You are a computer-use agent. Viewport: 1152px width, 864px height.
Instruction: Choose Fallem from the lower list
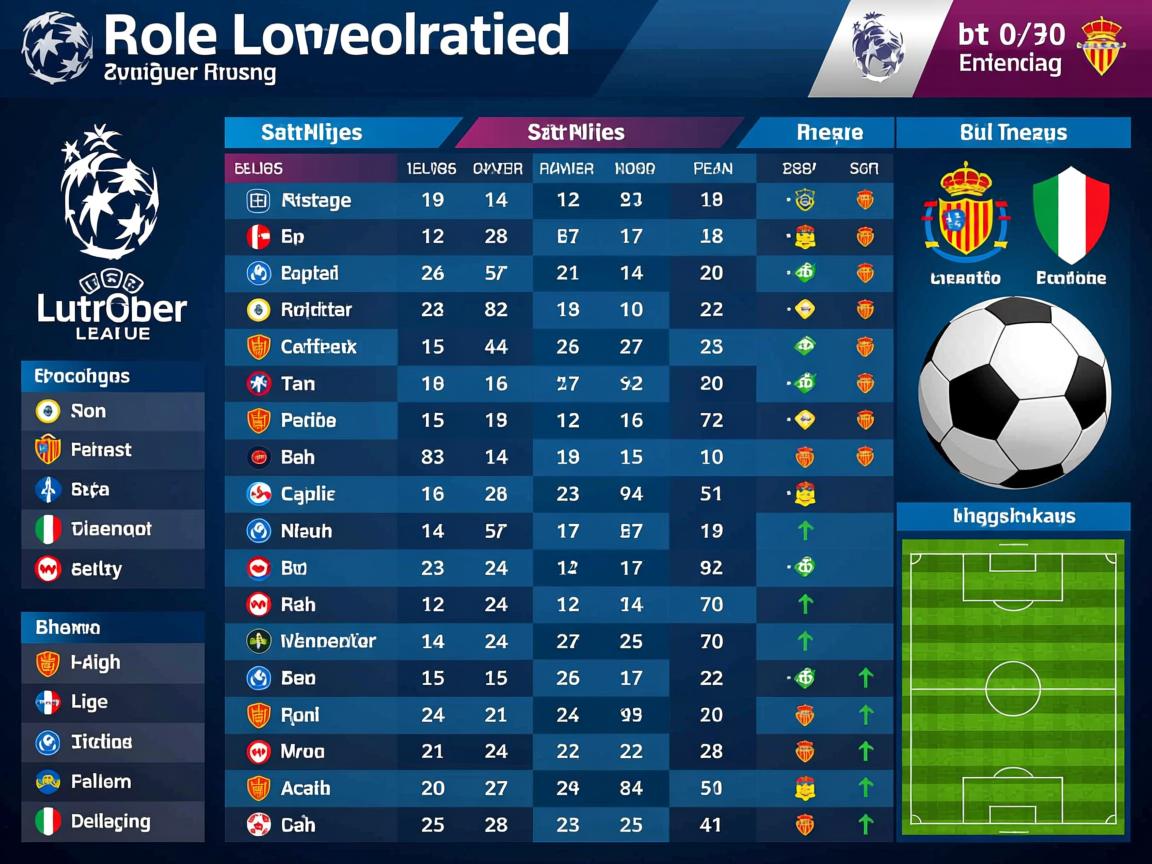click(100, 782)
